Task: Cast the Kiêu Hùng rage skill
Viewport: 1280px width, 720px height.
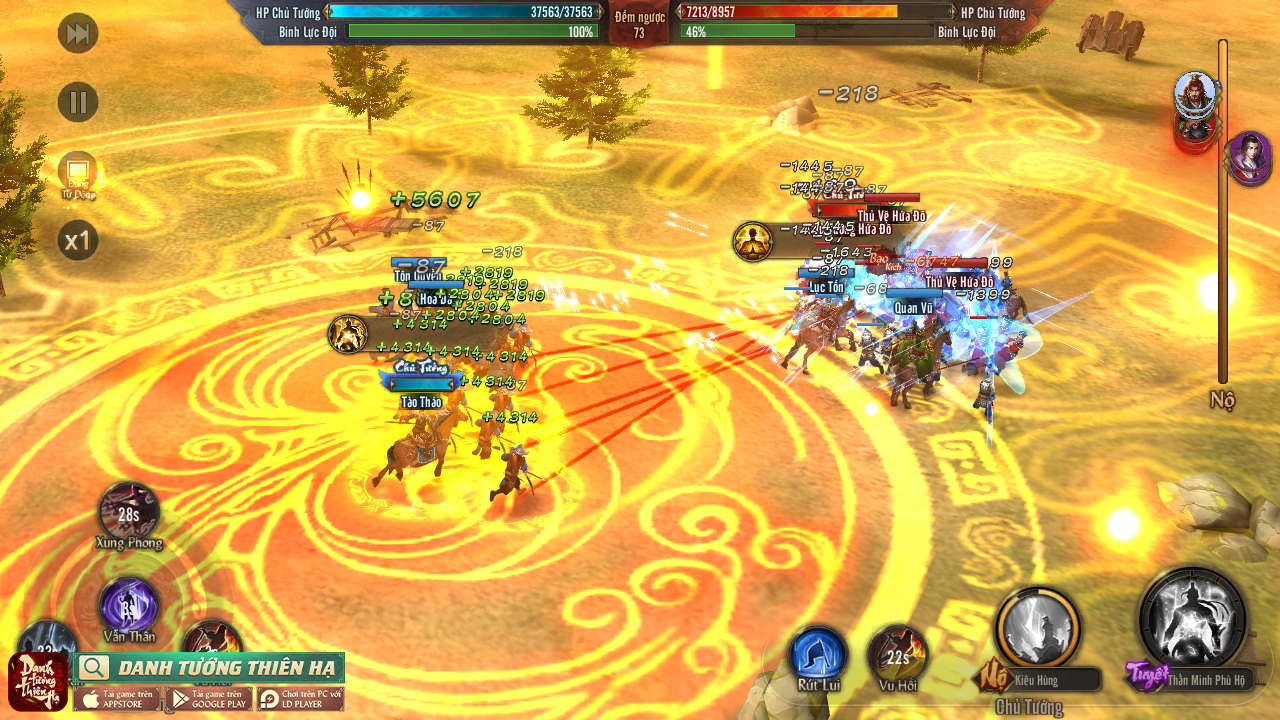Action: [1037, 628]
